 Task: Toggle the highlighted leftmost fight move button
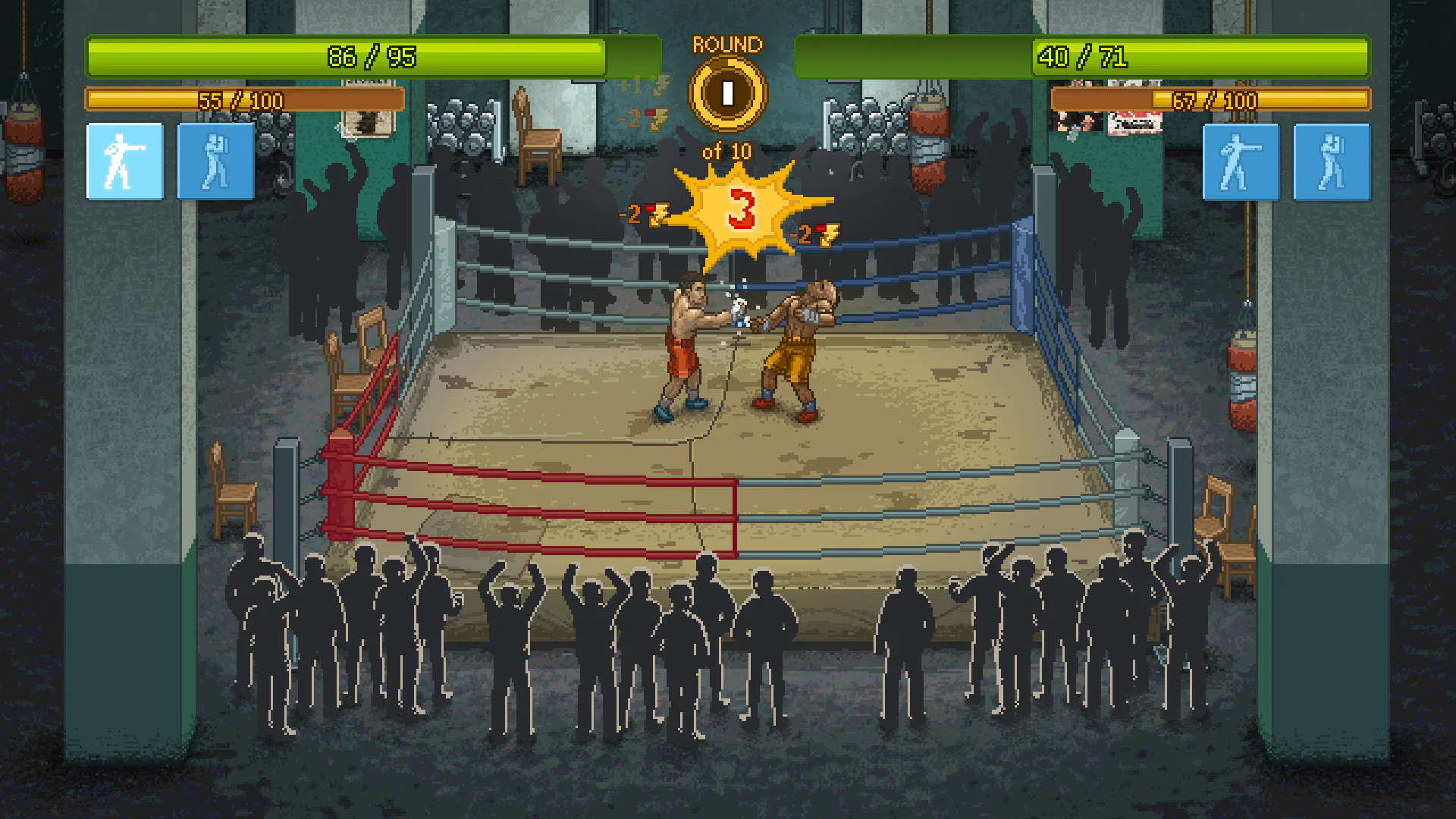(x=124, y=162)
